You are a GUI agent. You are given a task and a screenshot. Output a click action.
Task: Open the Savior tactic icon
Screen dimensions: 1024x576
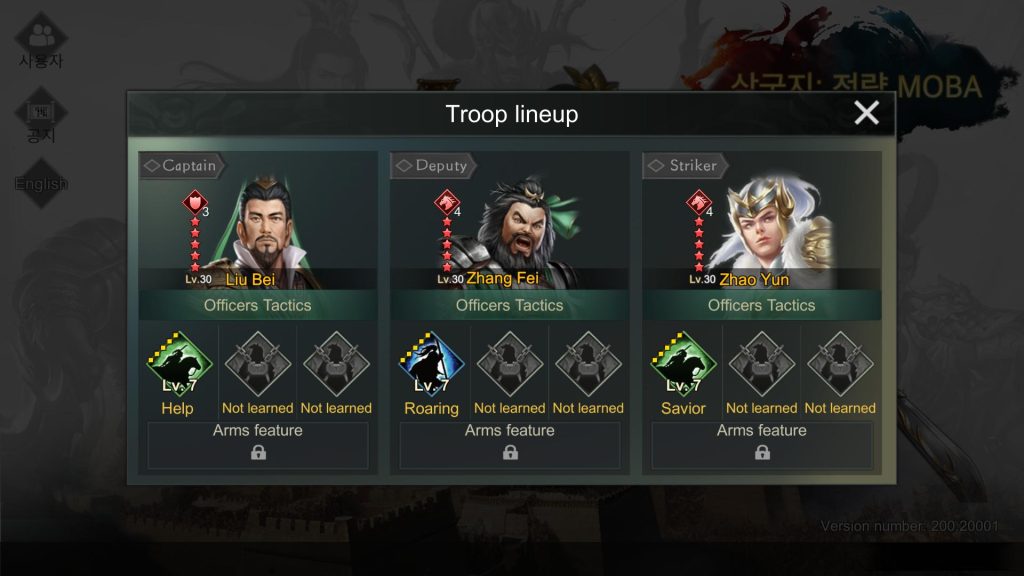[683, 366]
